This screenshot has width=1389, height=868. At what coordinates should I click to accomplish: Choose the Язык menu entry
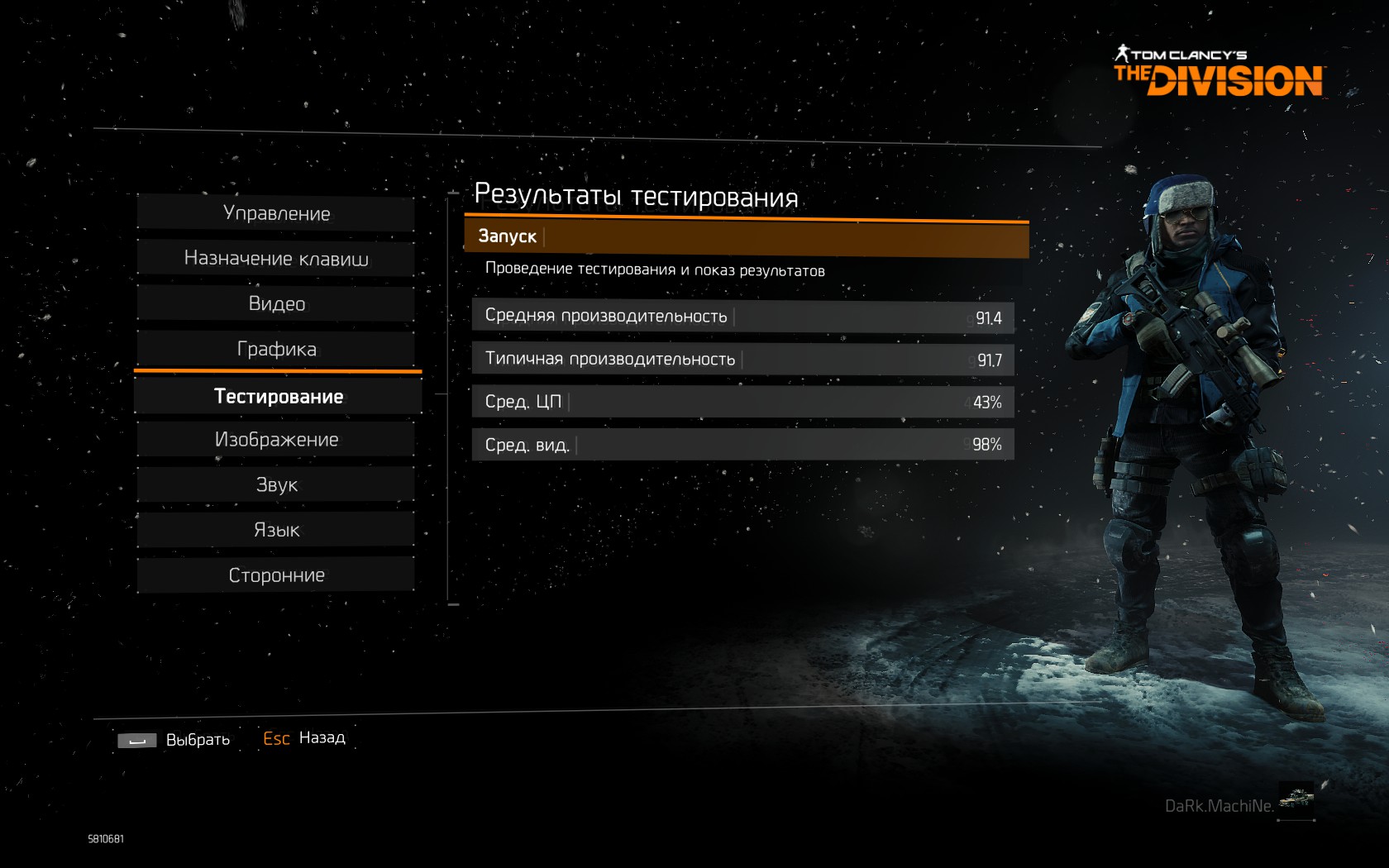[x=276, y=530]
